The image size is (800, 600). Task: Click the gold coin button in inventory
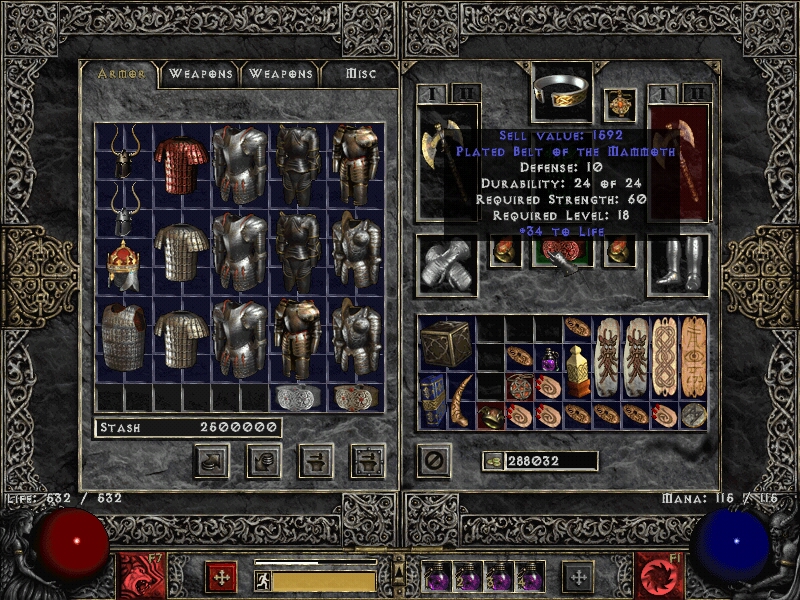click(x=492, y=461)
